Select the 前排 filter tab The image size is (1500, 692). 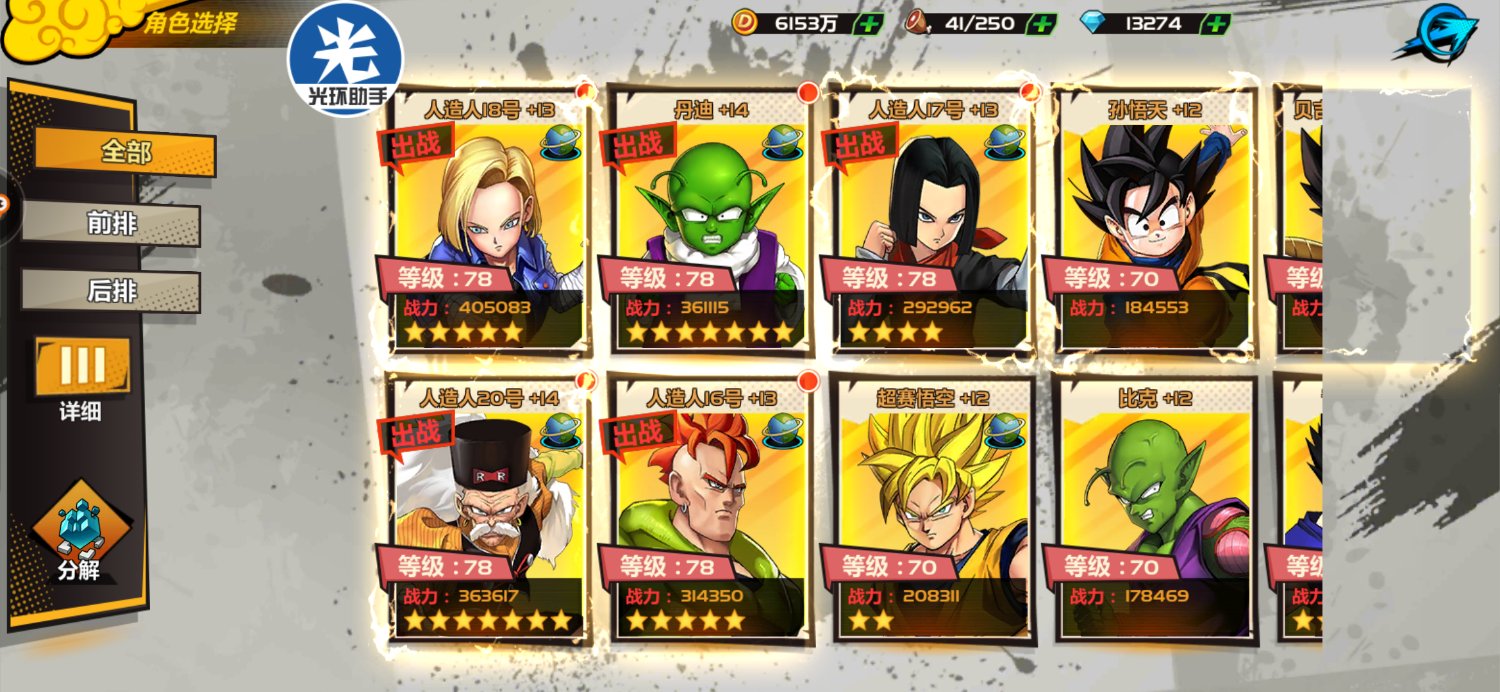click(x=111, y=224)
